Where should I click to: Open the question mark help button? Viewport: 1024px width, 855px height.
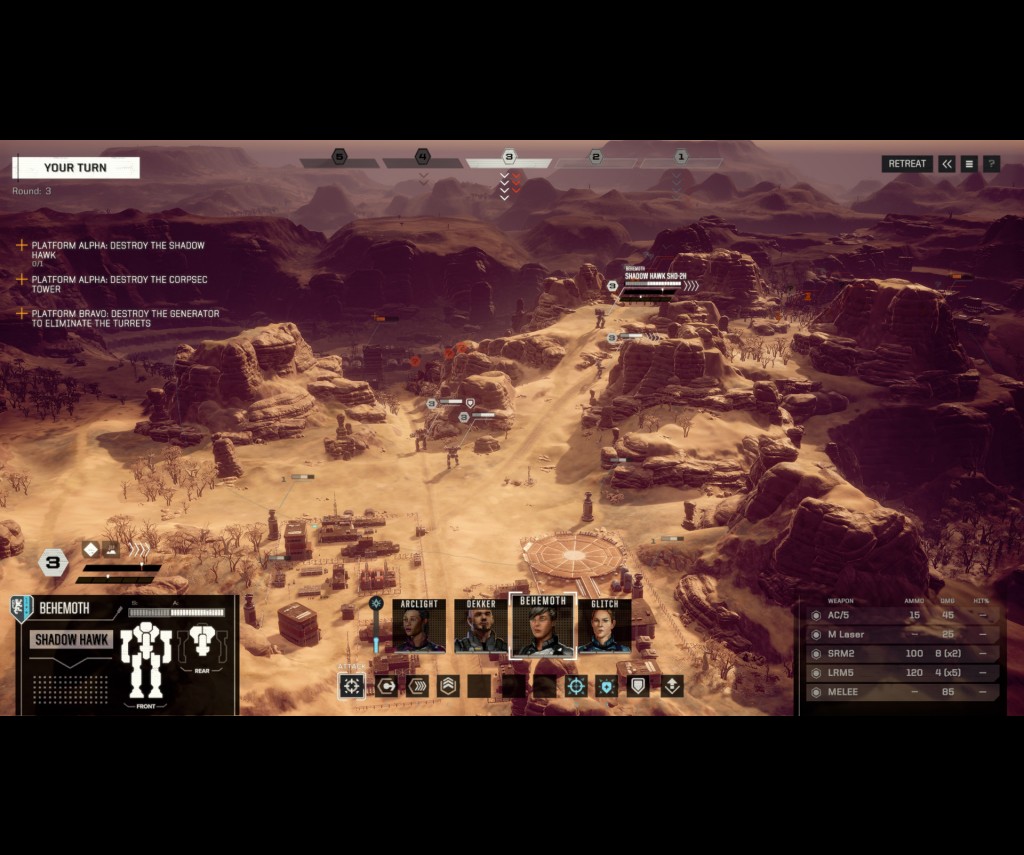click(x=991, y=164)
